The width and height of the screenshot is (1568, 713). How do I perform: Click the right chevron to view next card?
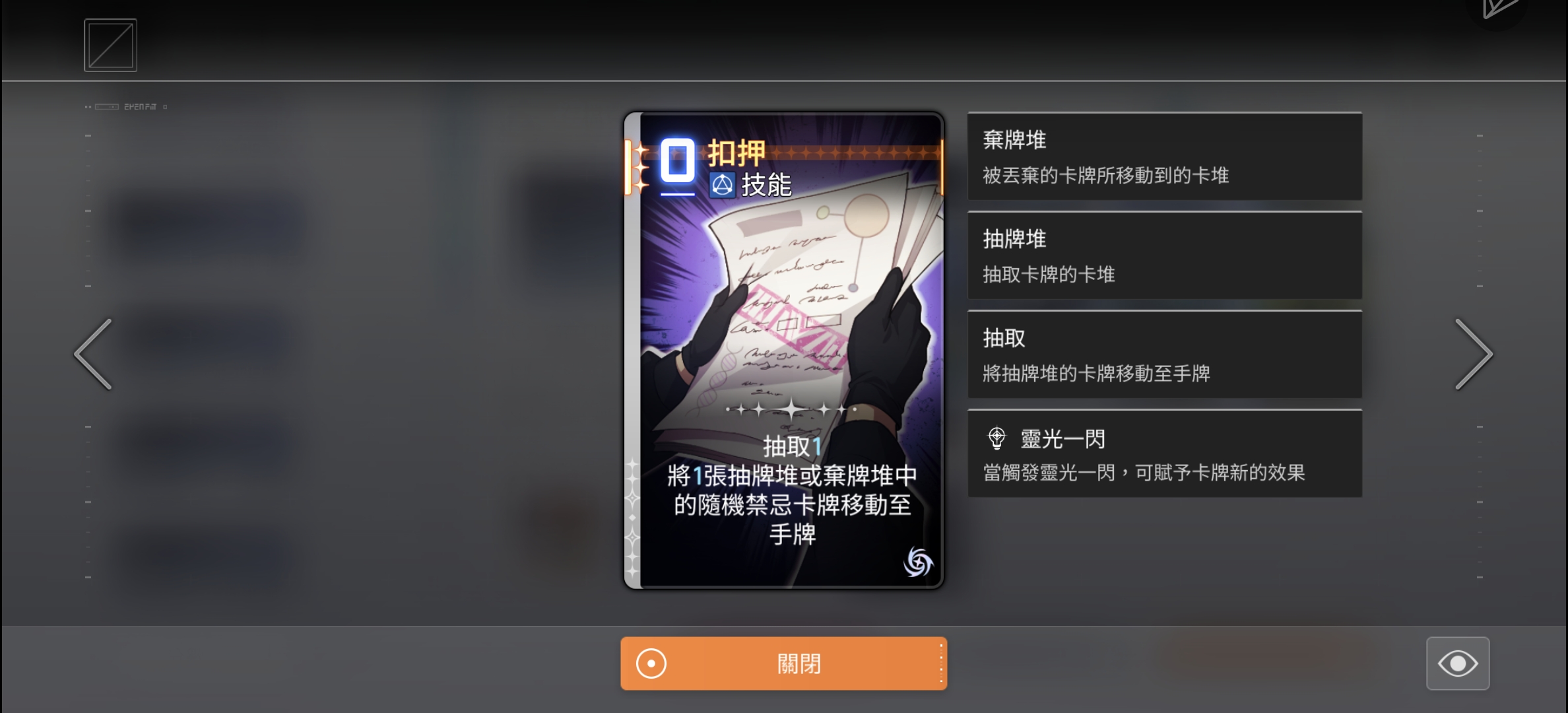coord(1474,354)
